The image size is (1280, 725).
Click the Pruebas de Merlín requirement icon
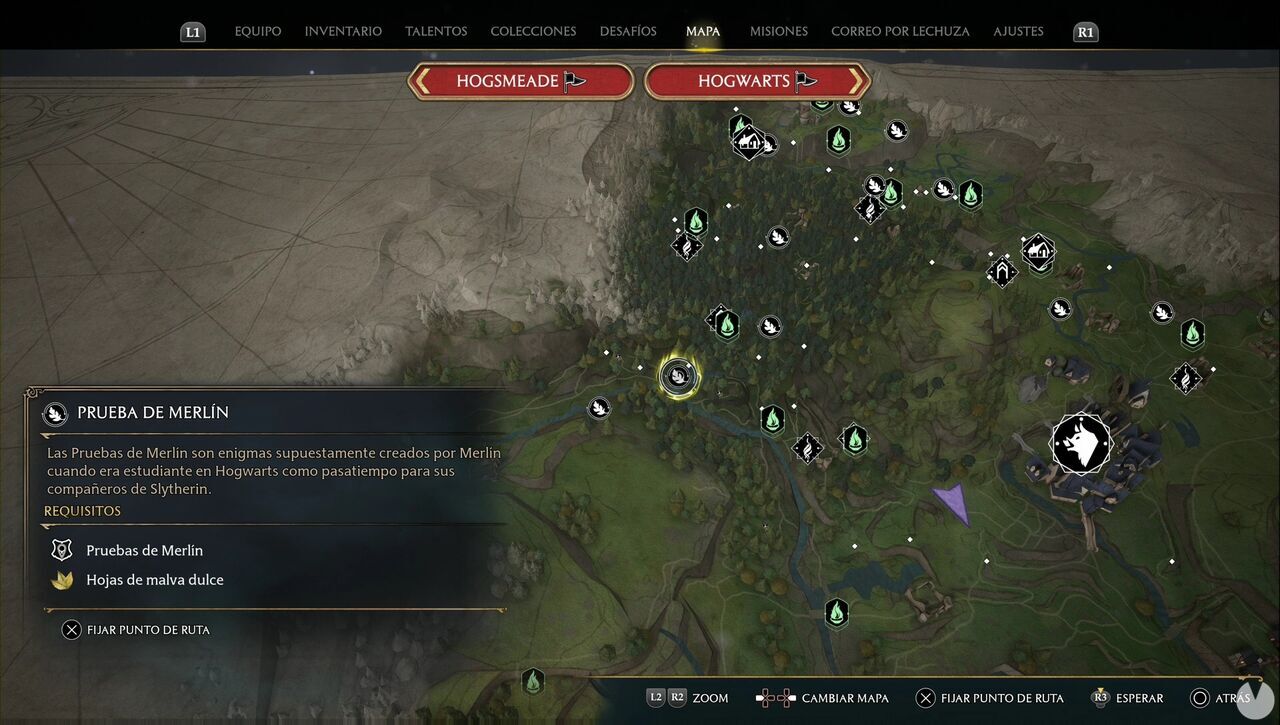[x=61, y=549]
